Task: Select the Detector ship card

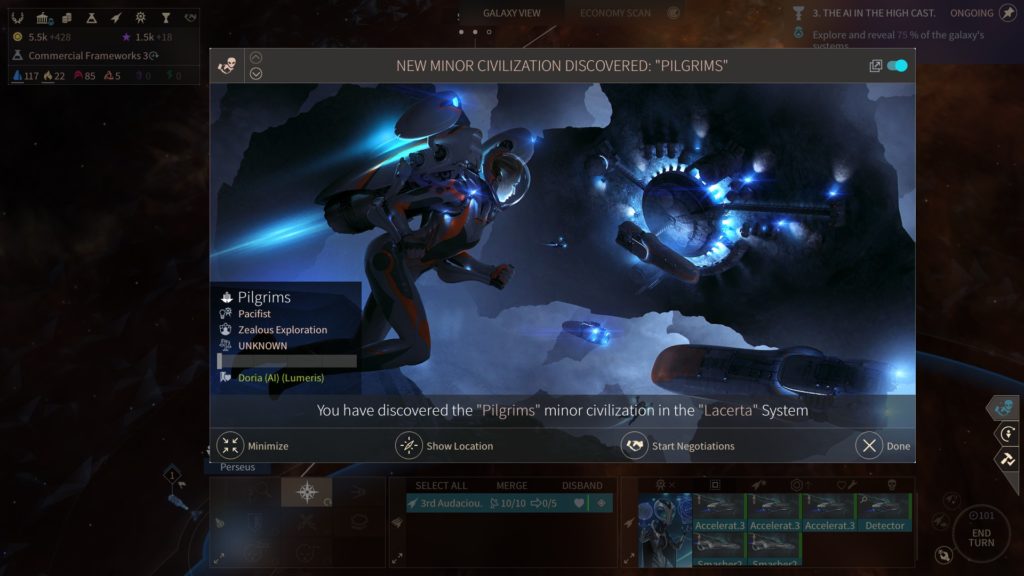Action: (884, 512)
